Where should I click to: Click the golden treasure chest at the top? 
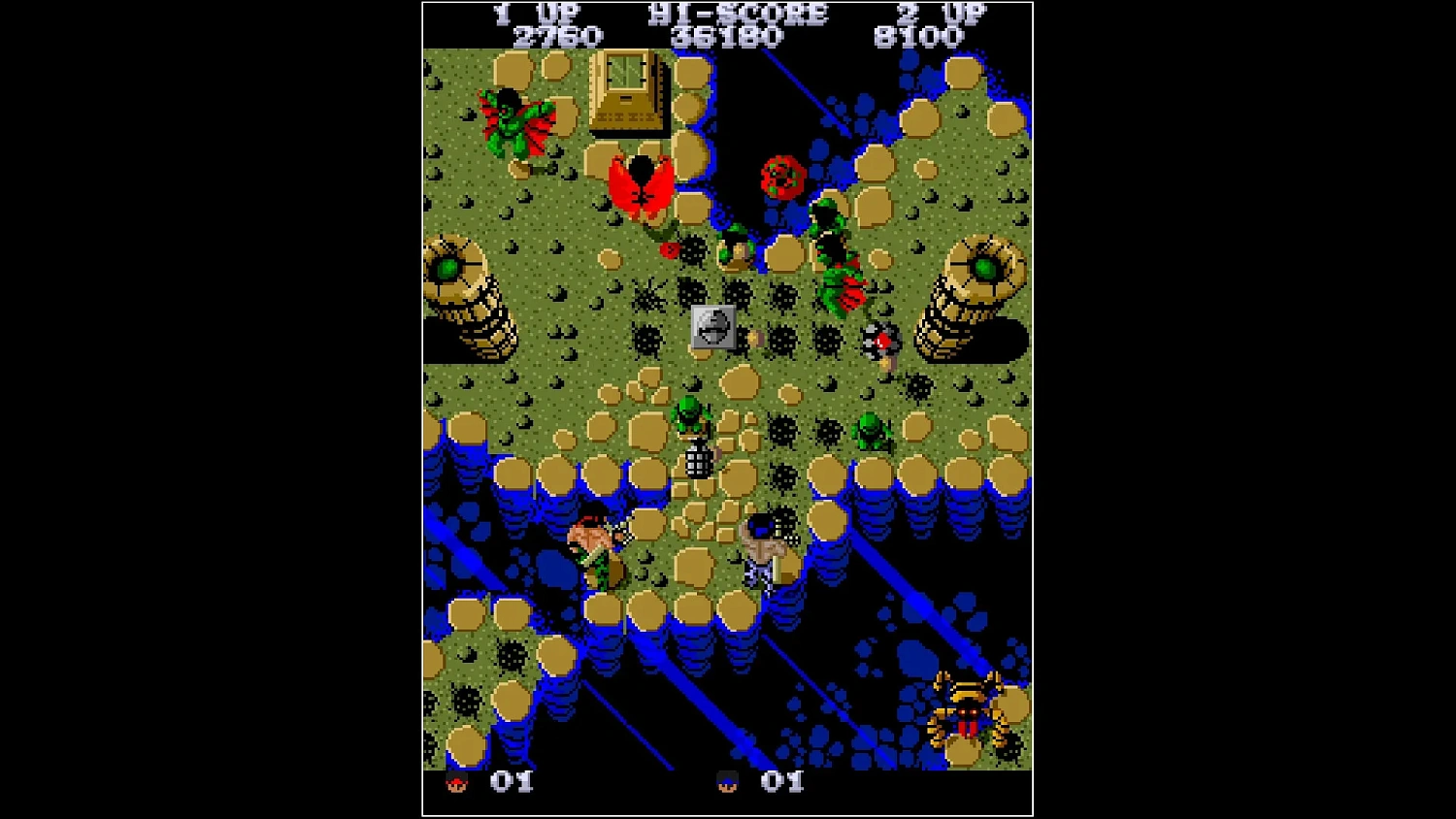[x=626, y=92]
